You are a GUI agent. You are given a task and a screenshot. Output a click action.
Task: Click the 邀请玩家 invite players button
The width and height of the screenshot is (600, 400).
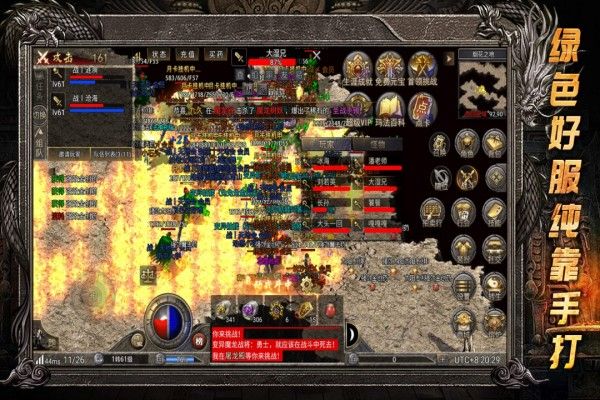pyautogui.click(x=70, y=156)
